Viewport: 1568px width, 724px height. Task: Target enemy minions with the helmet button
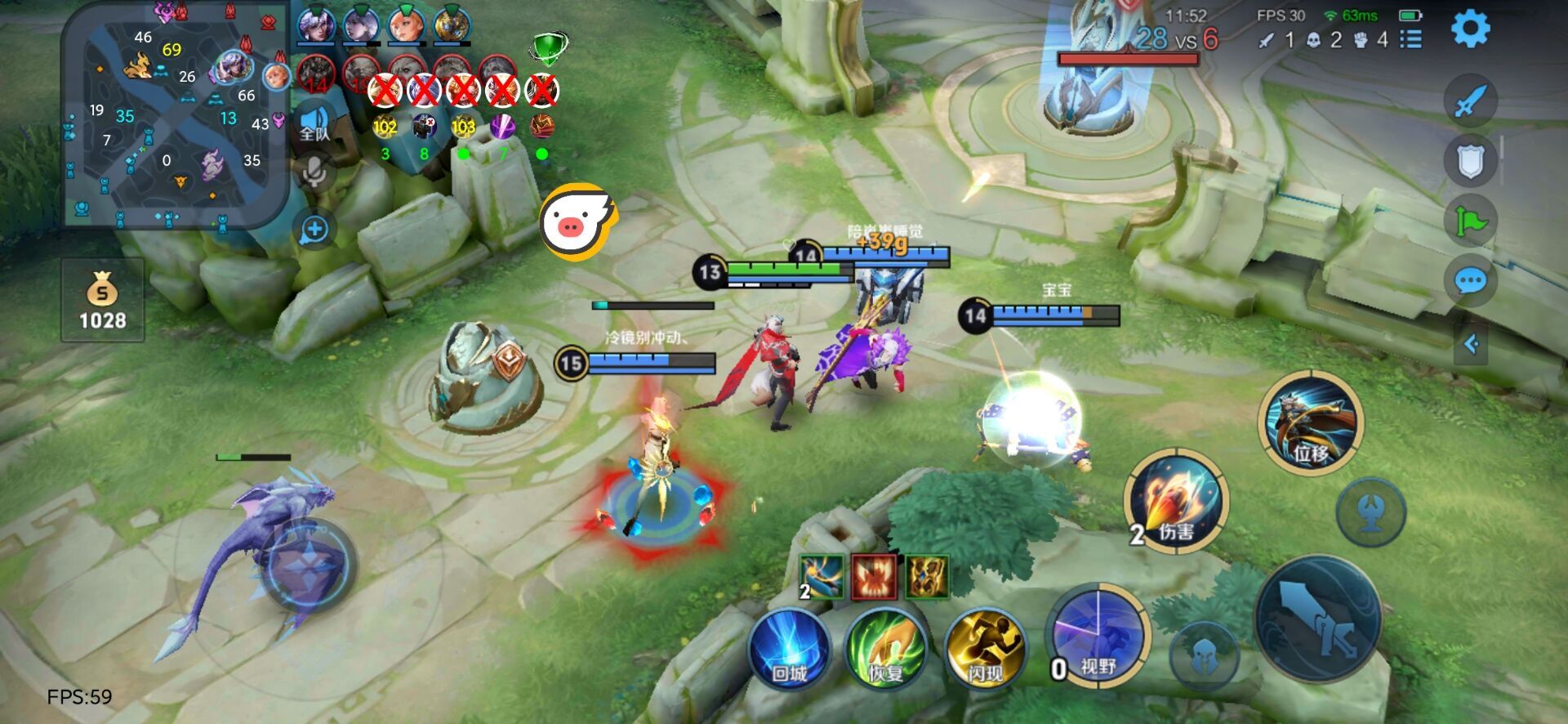coord(1204,654)
